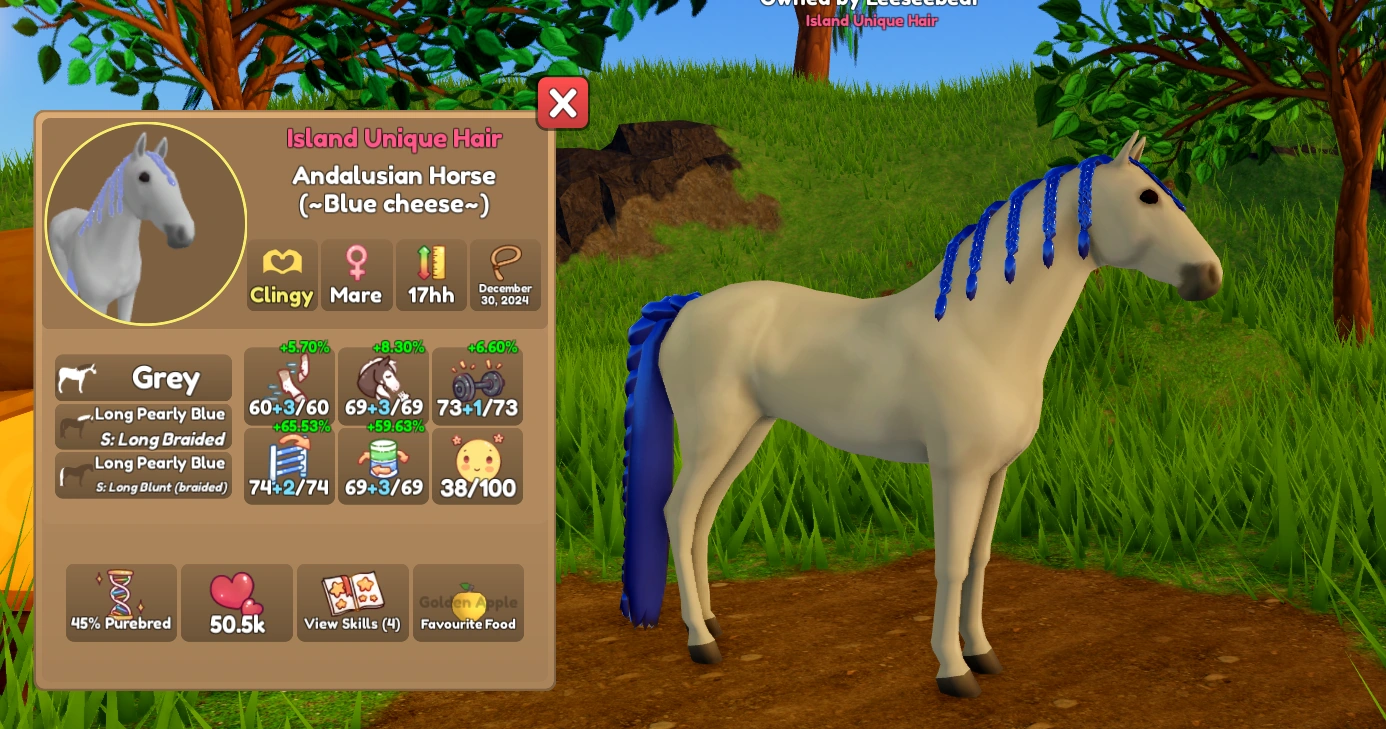
Task: Expand the Long Pearly Blue mane details
Action: pyautogui.click(x=143, y=424)
